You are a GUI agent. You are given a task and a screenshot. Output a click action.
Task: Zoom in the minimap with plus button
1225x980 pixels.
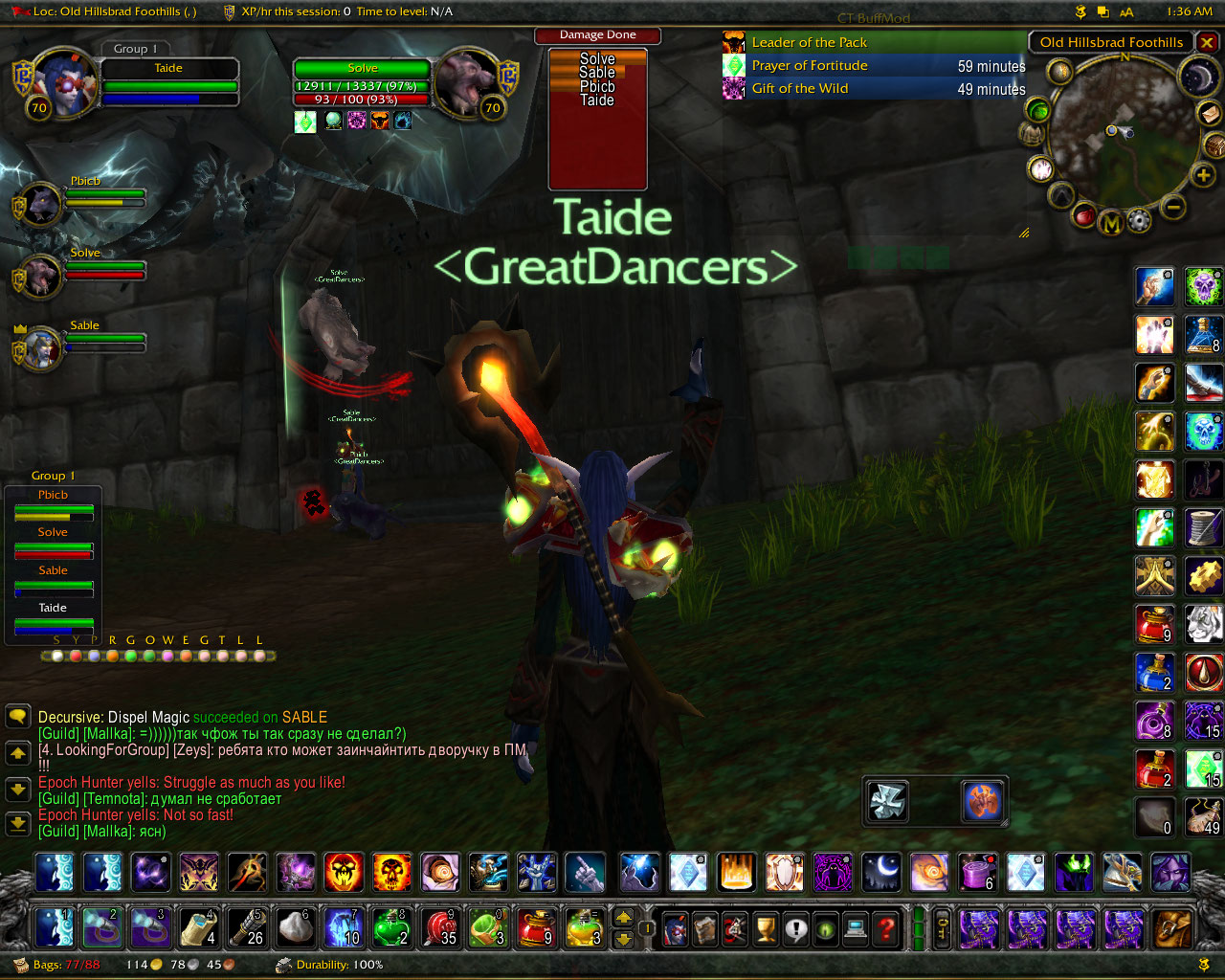coord(1203,175)
